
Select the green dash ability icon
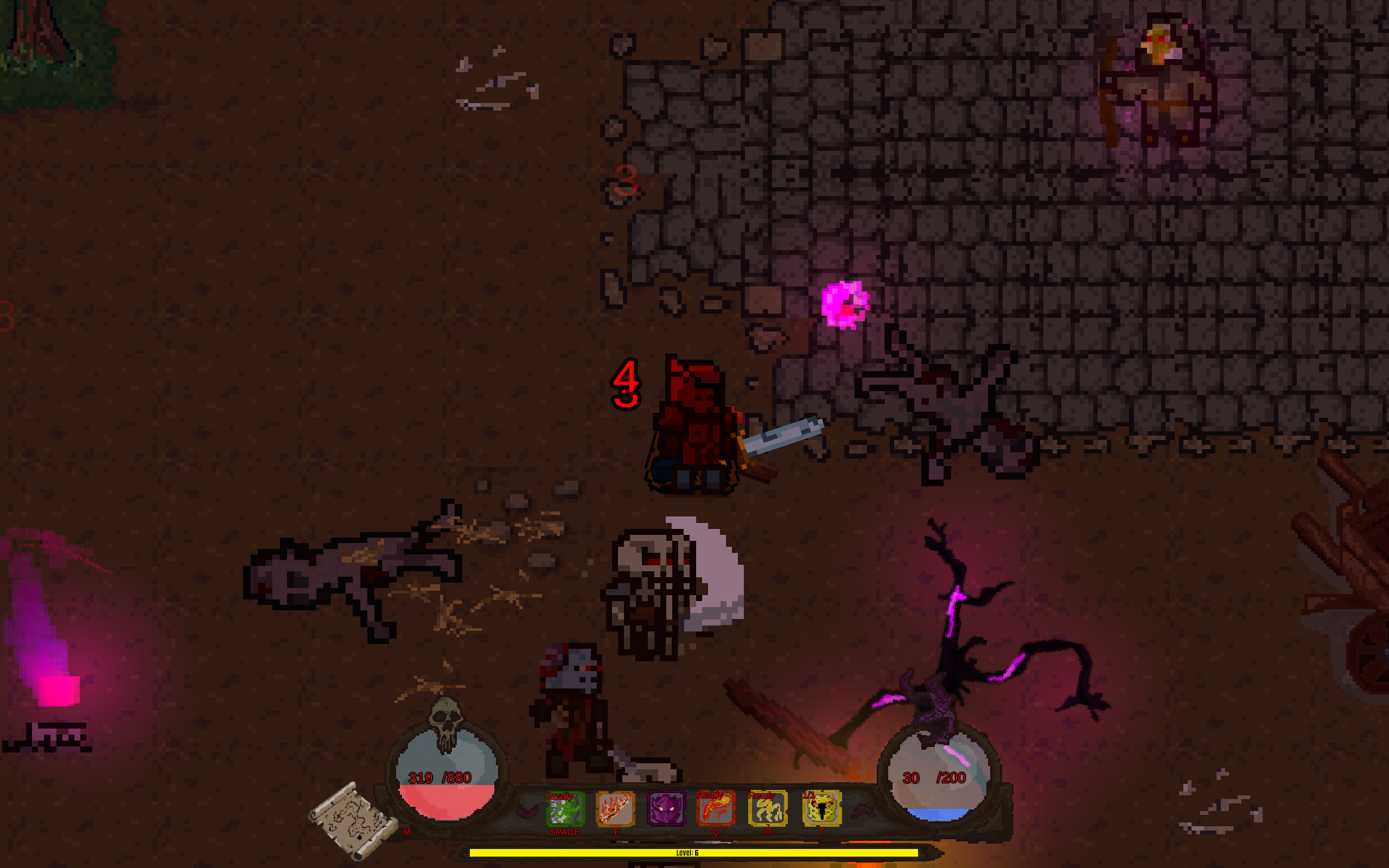pos(565,809)
